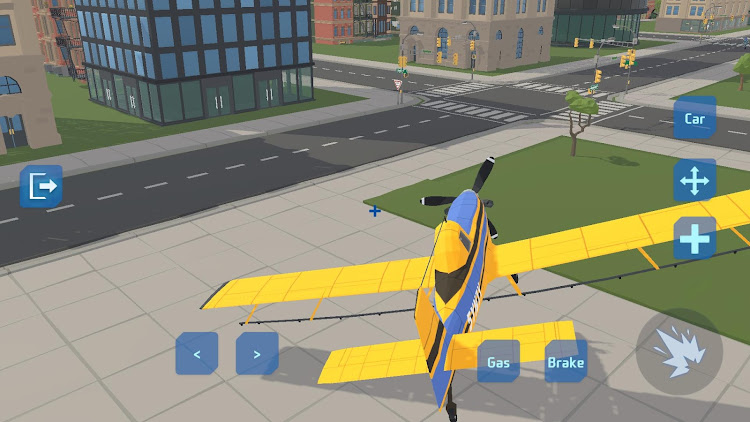This screenshot has width=750, height=422.
Task: Tap the exit door icon button
Action: (41, 186)
